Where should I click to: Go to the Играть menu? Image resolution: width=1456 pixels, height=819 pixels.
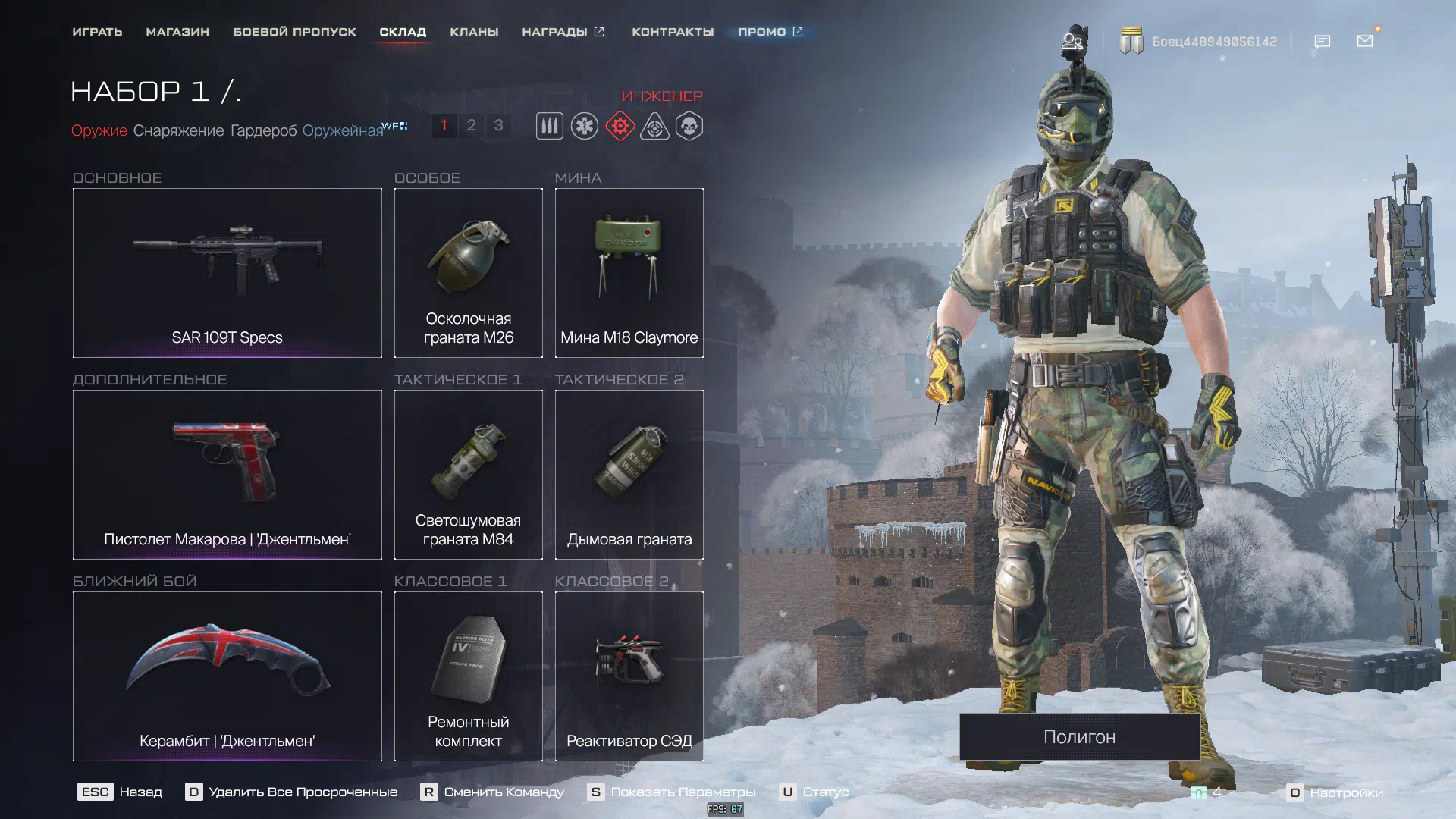(x=97, y=32)
